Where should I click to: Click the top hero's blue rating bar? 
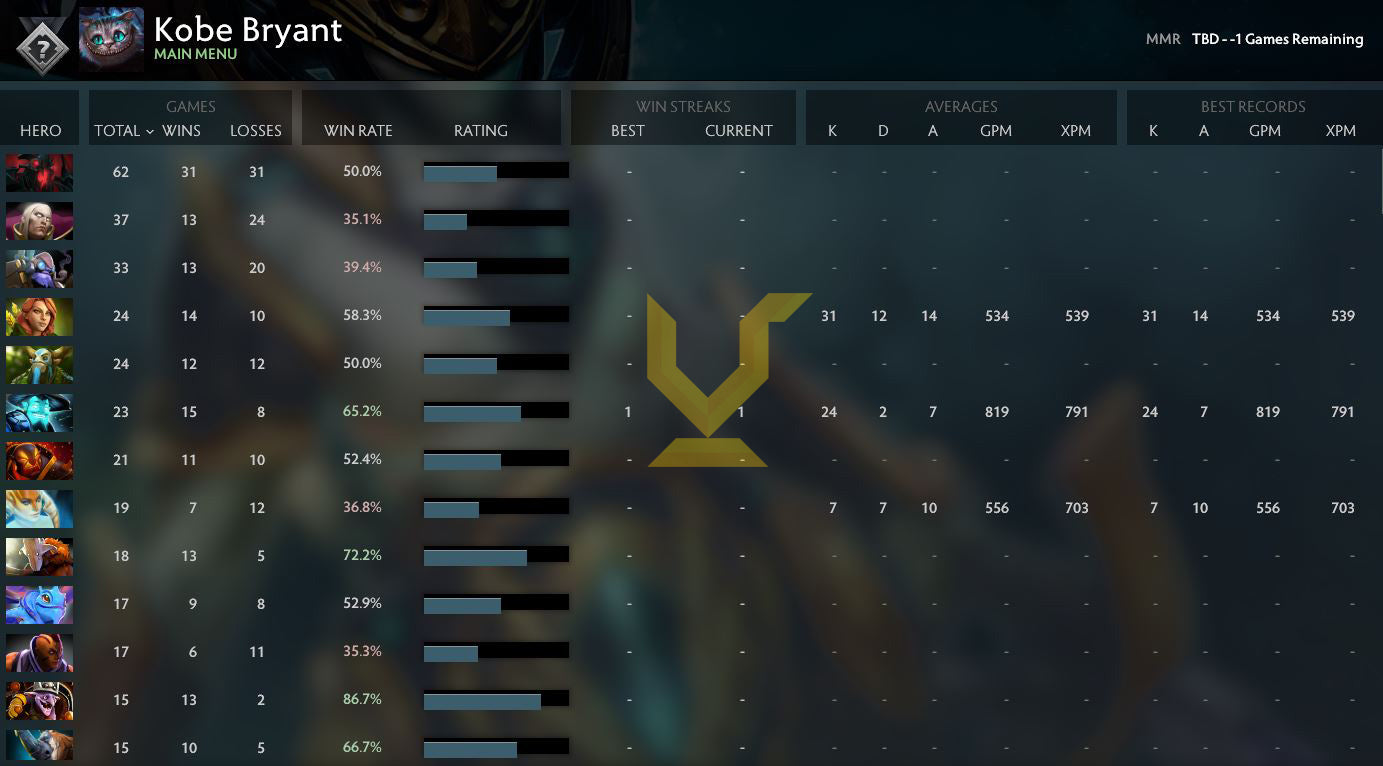pyautogui.click(x=460, y=171)
